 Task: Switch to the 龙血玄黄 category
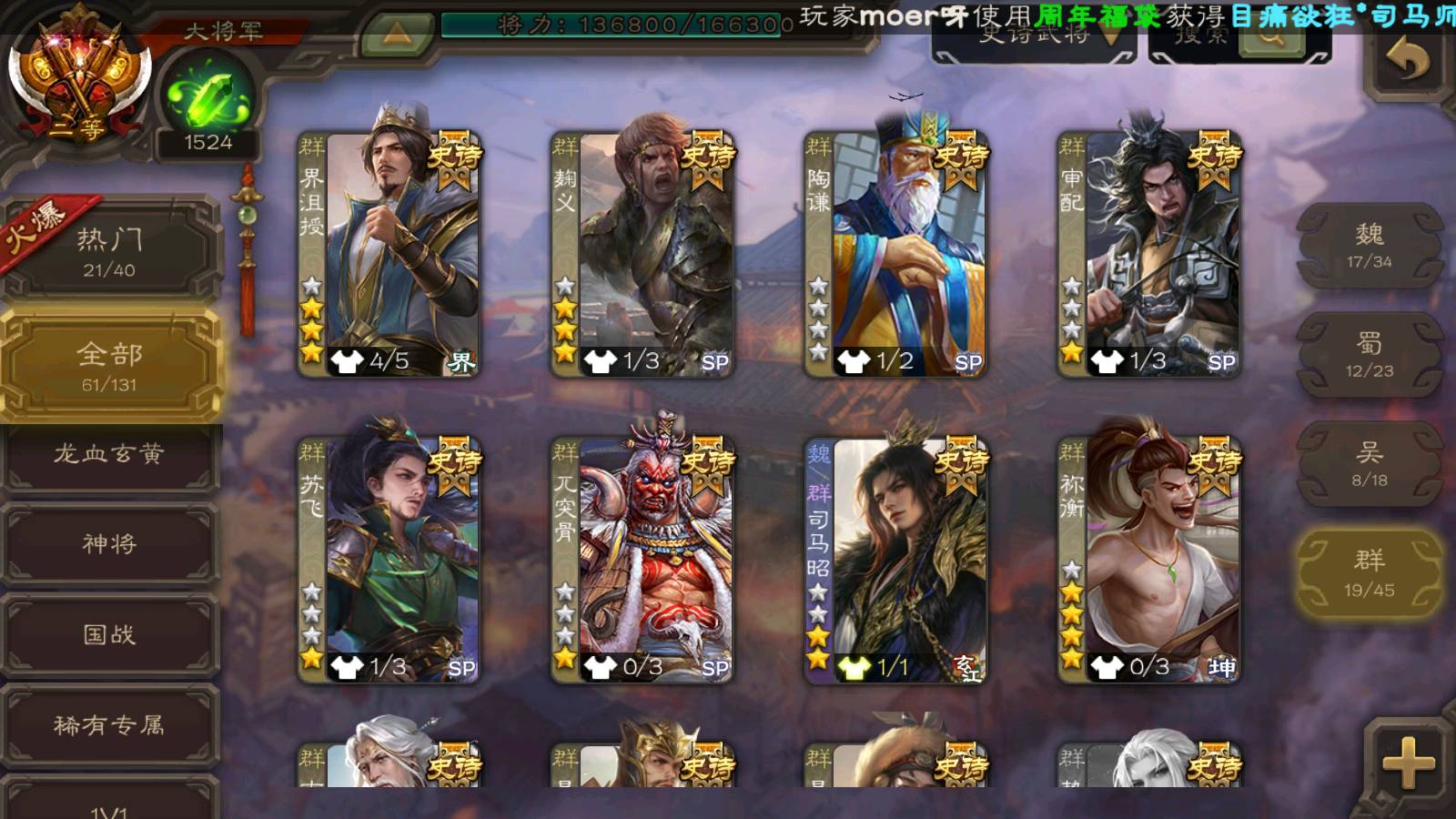[109, 454]
